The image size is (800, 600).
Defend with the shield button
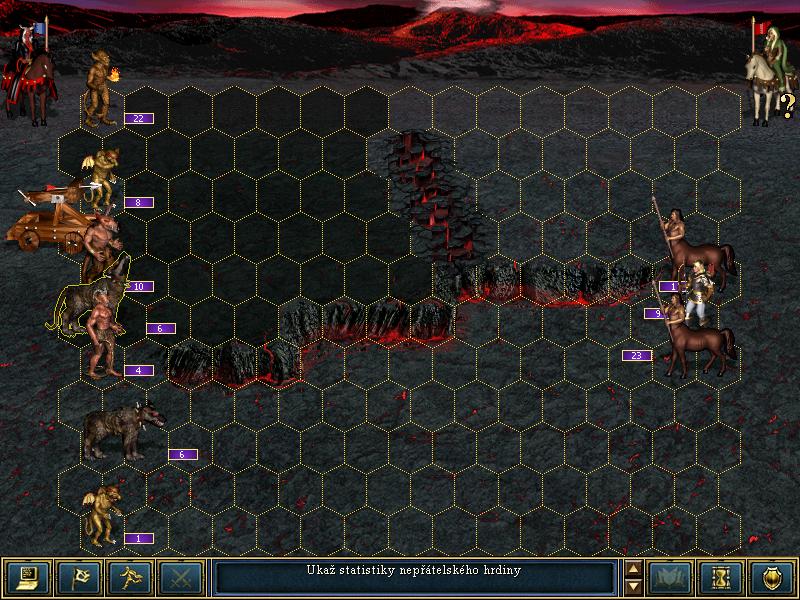click(771, 577)
